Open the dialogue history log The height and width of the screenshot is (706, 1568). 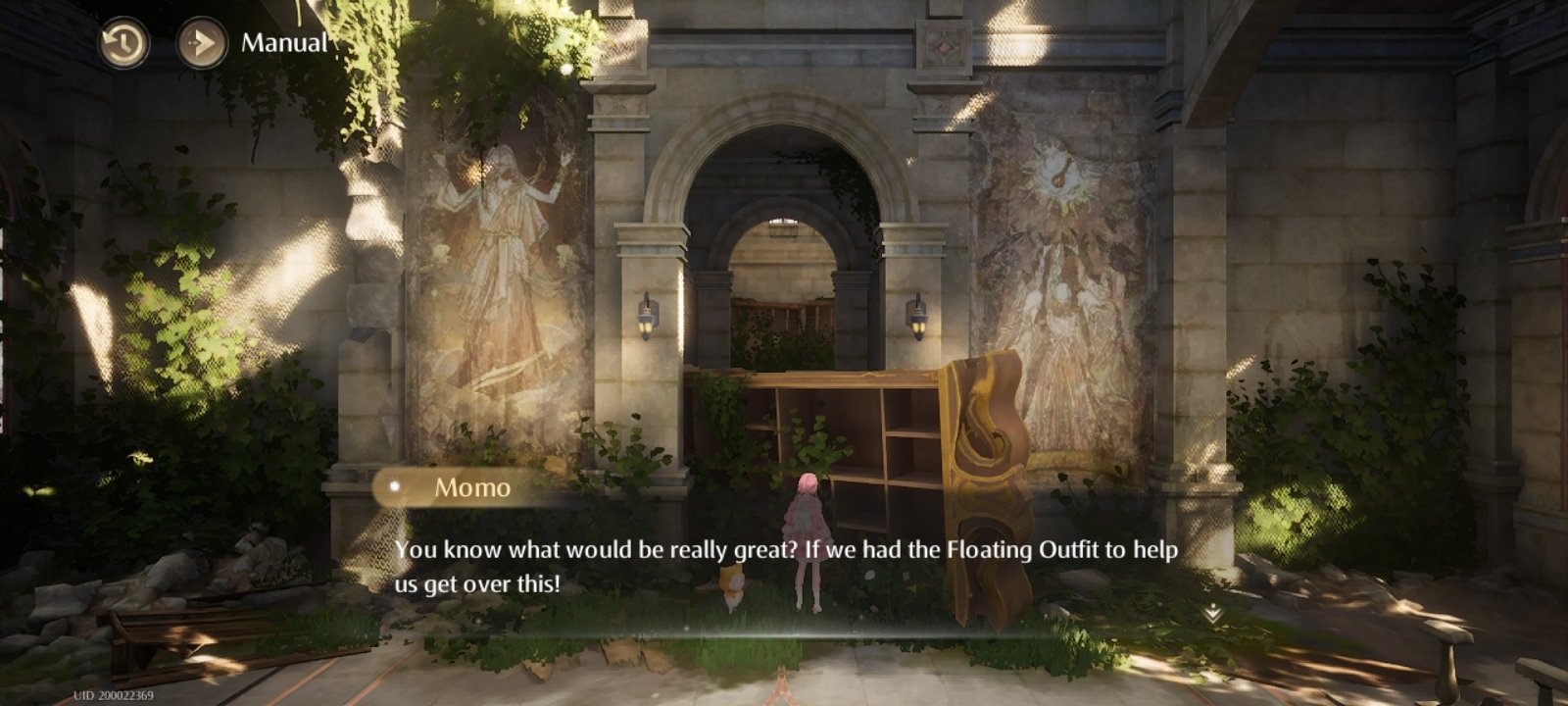point(123,44)
